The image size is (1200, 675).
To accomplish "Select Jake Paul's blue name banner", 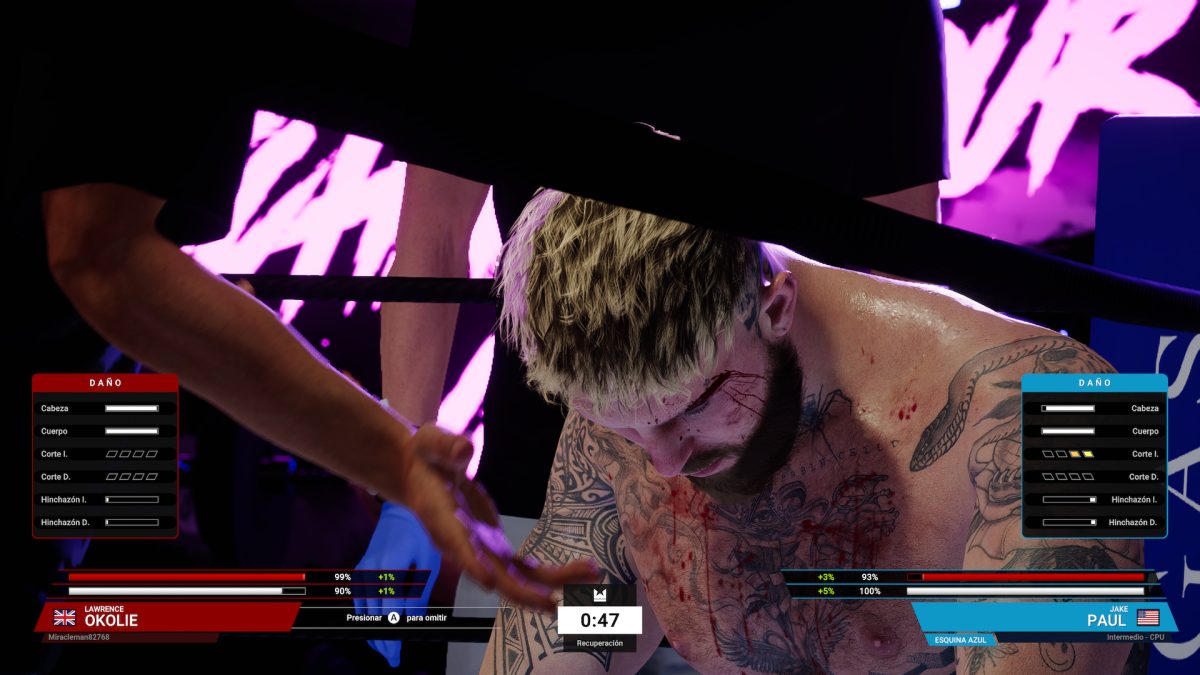I will tap(1045, 616).
